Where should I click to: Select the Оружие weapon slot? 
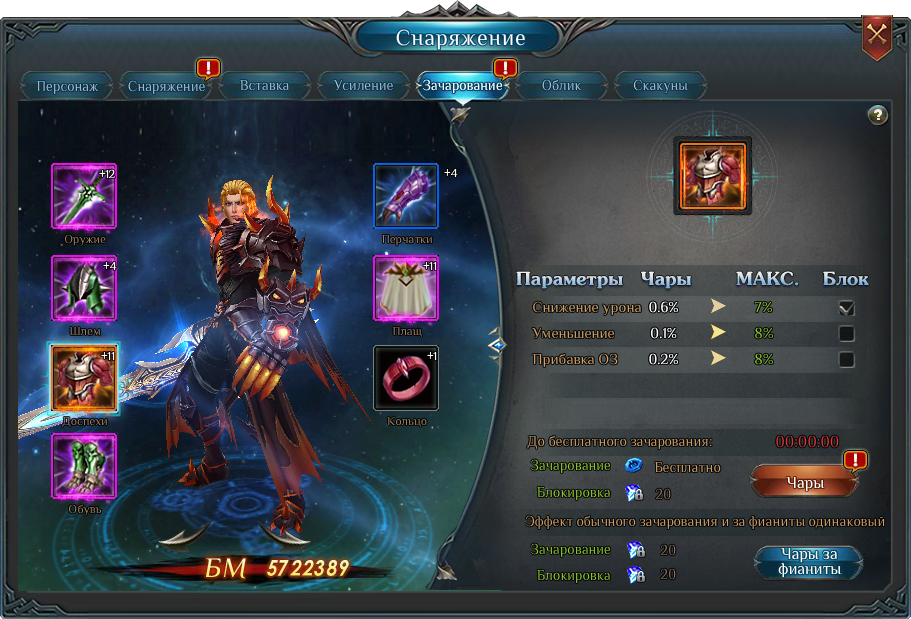84,197
